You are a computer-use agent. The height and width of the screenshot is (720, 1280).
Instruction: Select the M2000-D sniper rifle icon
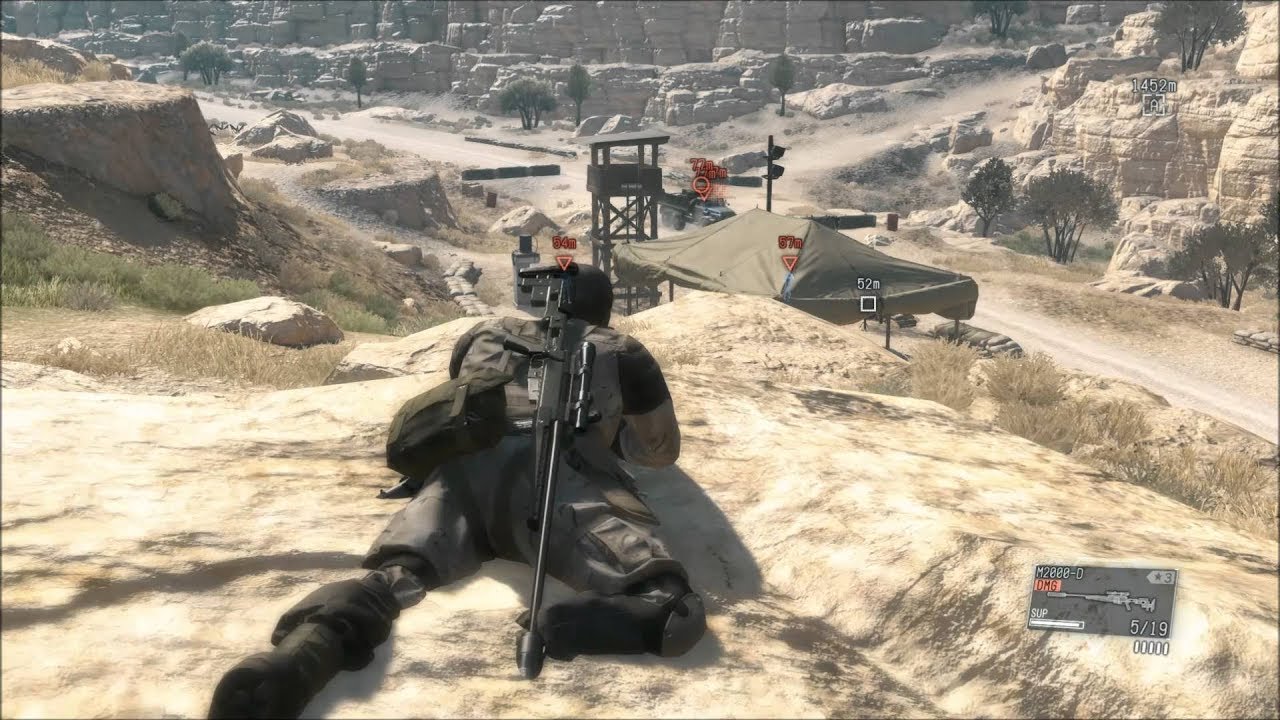[x=1102, y=598]
